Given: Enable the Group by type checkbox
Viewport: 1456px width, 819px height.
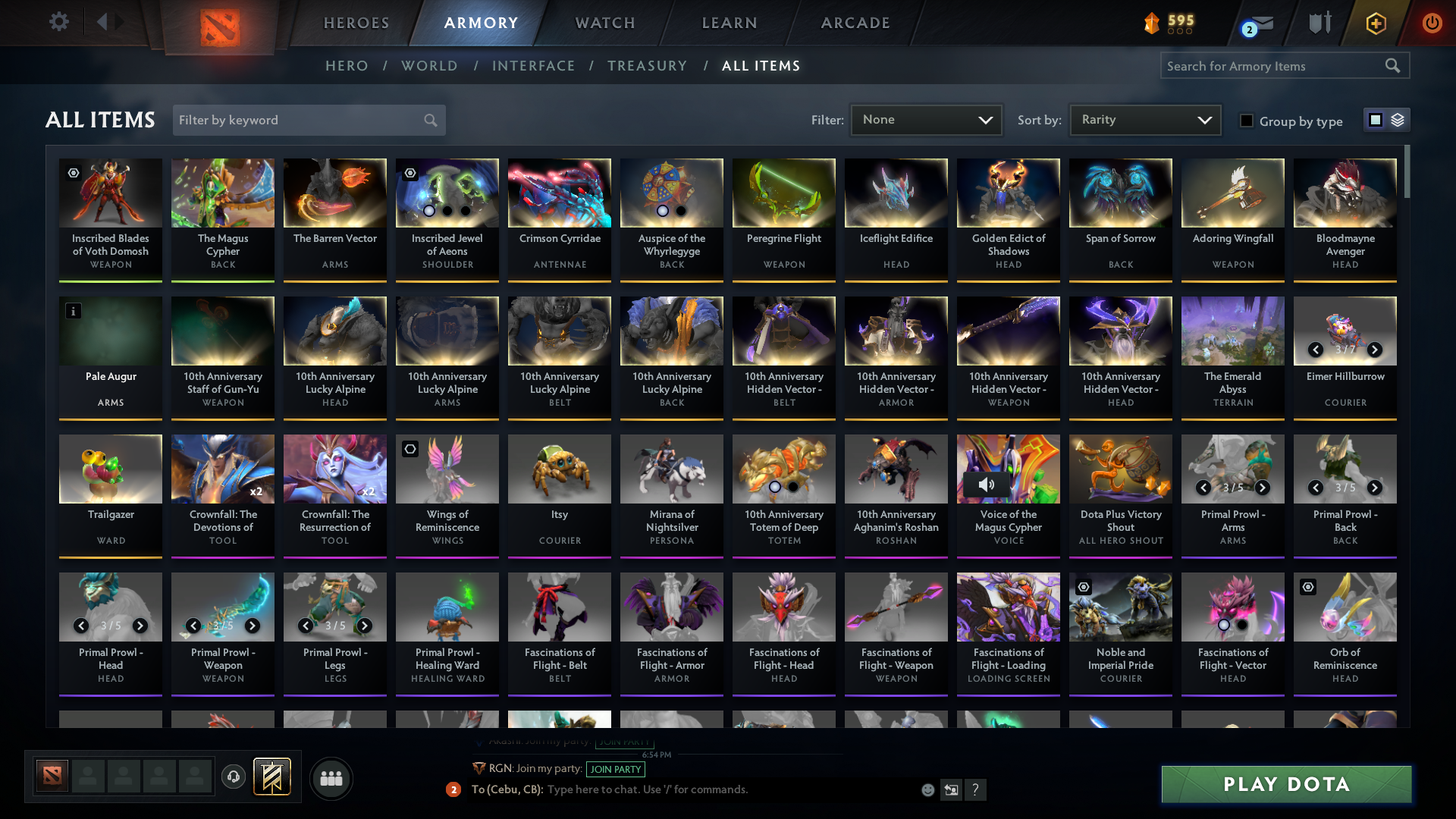Looking at the screenshot, I should [x=1247, y=121].
